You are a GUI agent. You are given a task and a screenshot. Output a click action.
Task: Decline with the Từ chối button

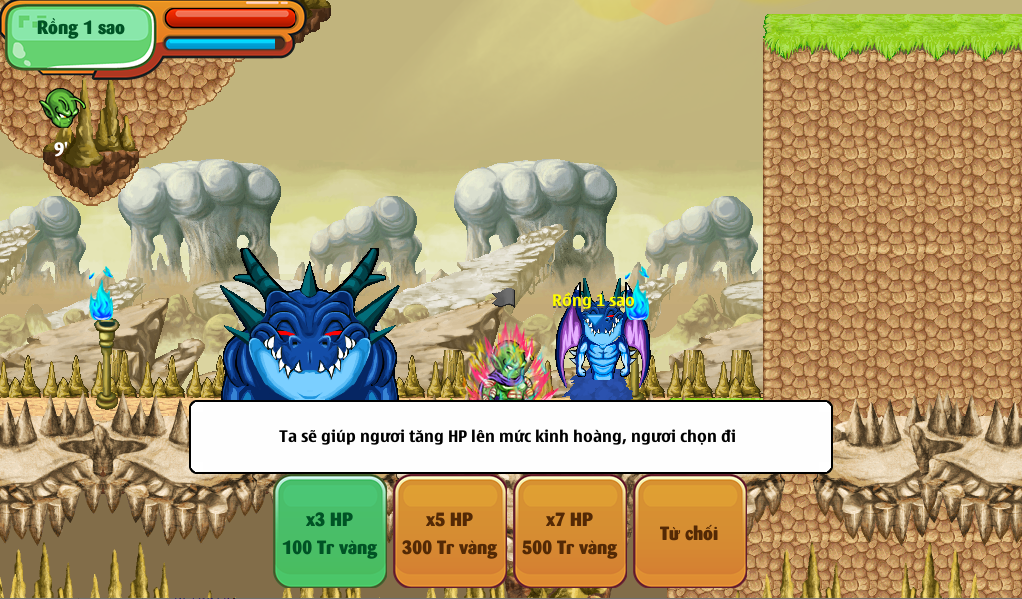coord(689,532)
